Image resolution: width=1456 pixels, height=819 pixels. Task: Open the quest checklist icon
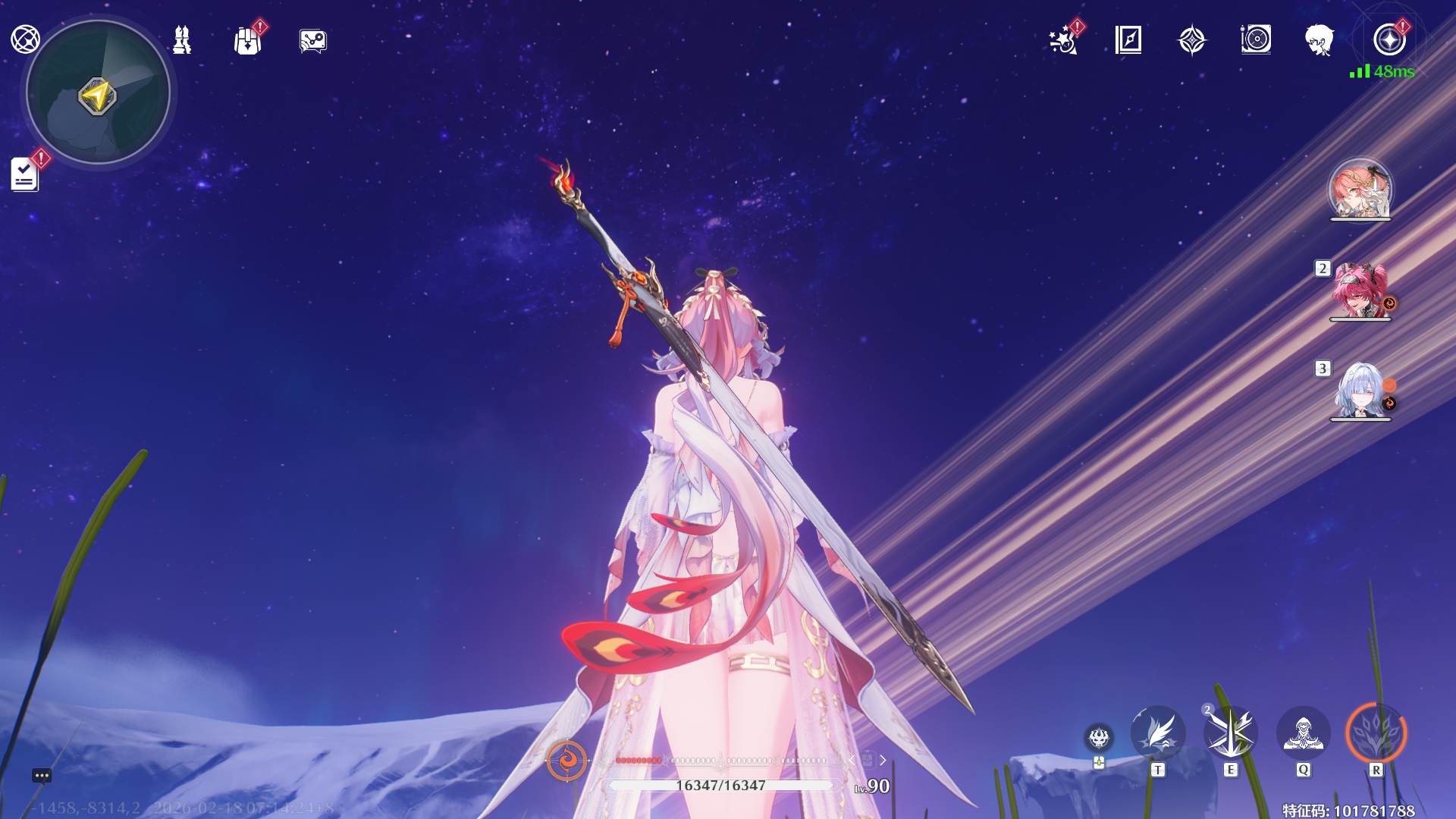[x=24, y=174]
